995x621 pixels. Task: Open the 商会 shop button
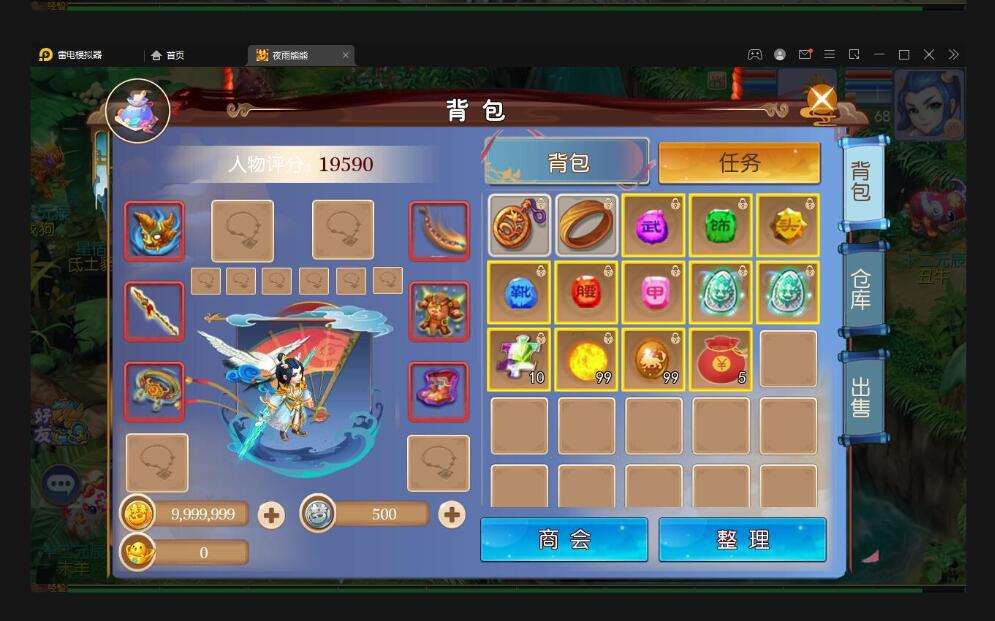click(x=564, y=539)
